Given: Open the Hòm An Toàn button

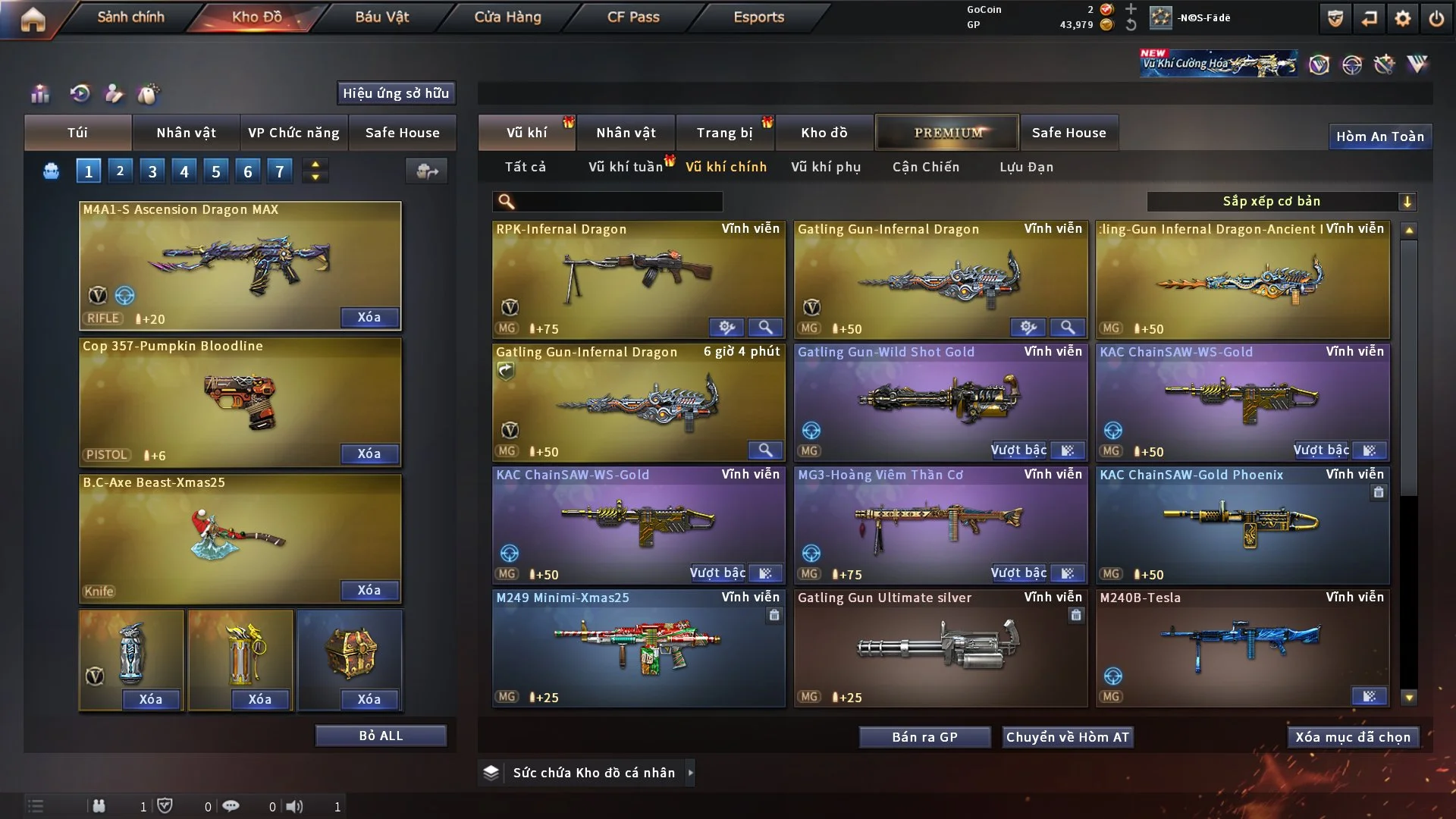Looking at the screenshot, I should (x=1379, y=136).
